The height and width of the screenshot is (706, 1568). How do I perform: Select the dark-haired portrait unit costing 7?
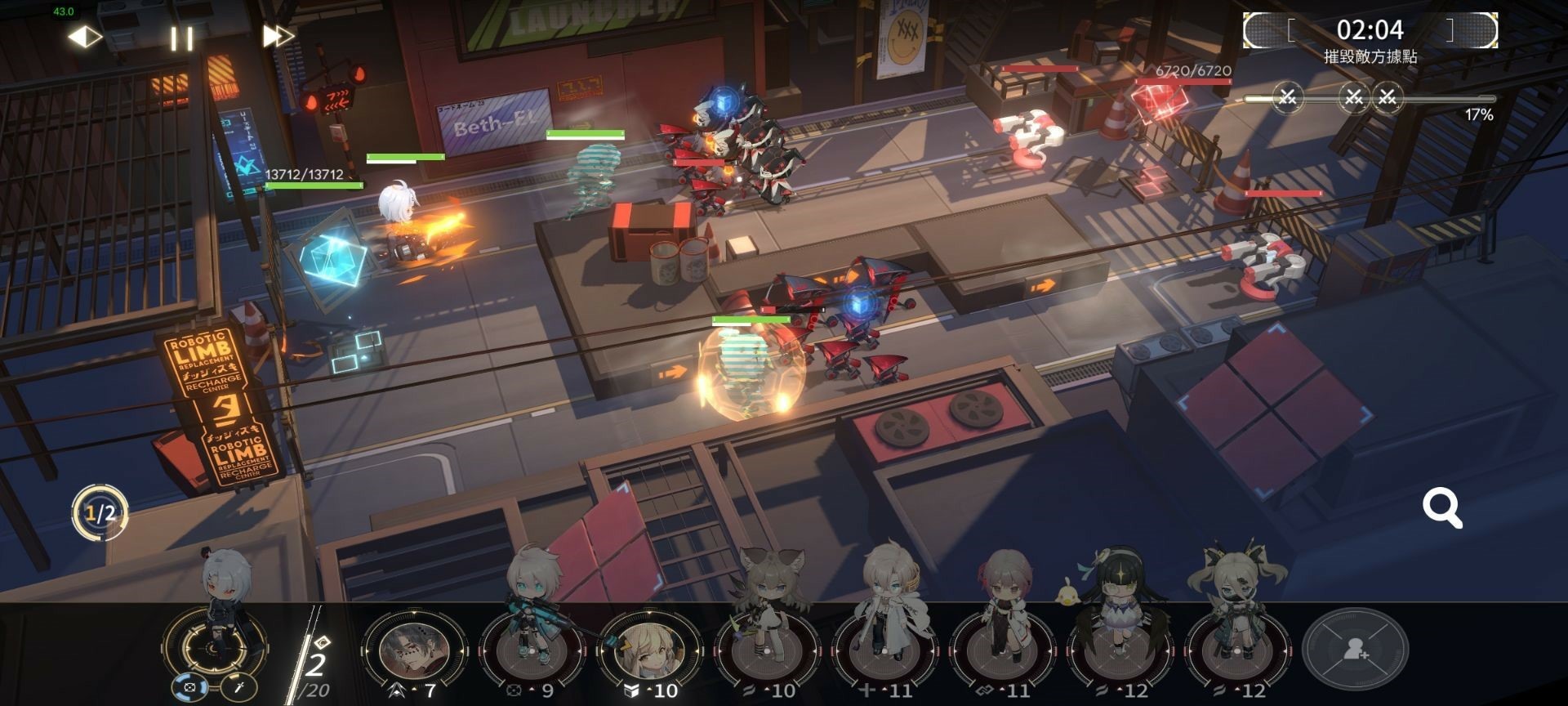click(412, 651)
